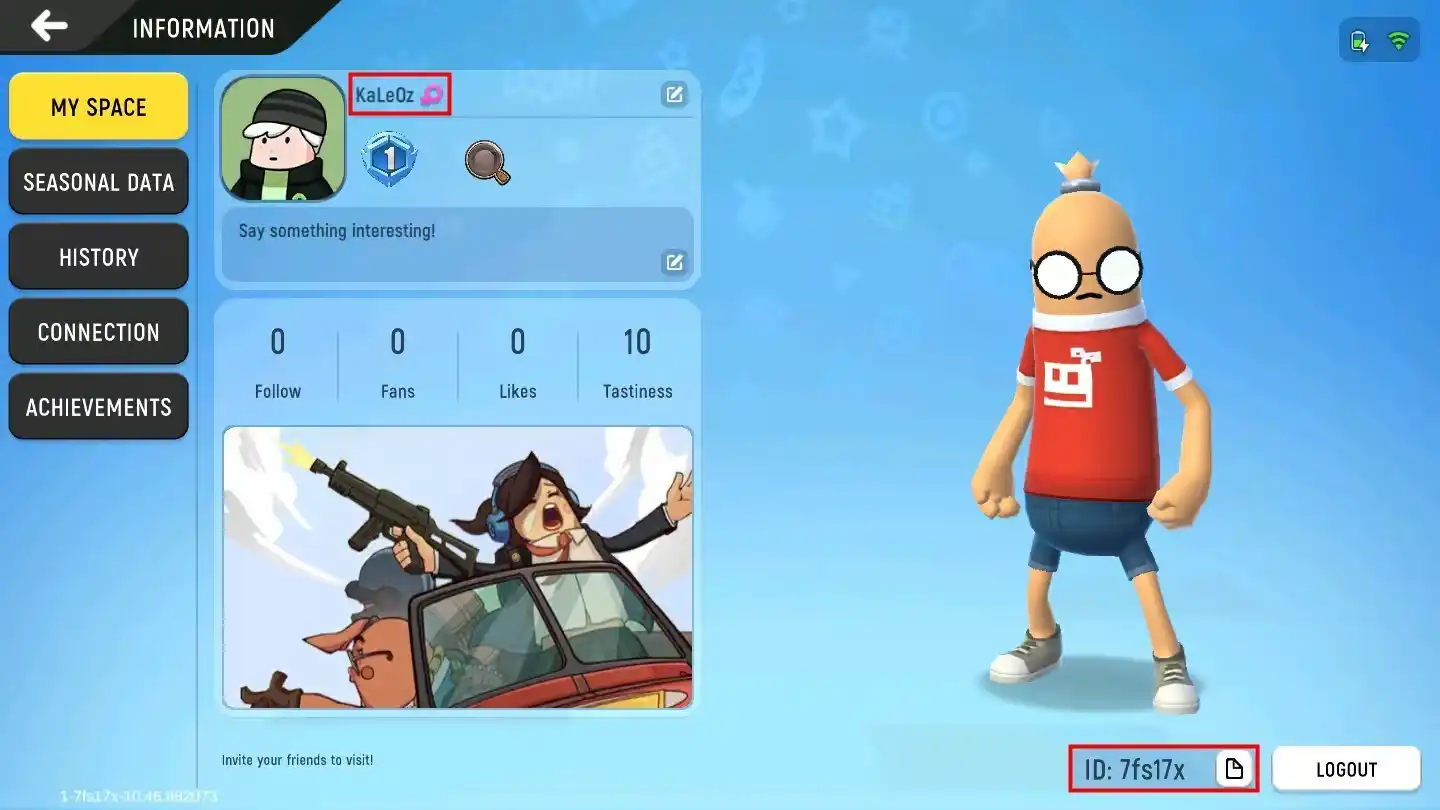Open the HISTORY section
Image resolution: width=1440 pixels, height=810 pixels.
(x=98, y=256)
